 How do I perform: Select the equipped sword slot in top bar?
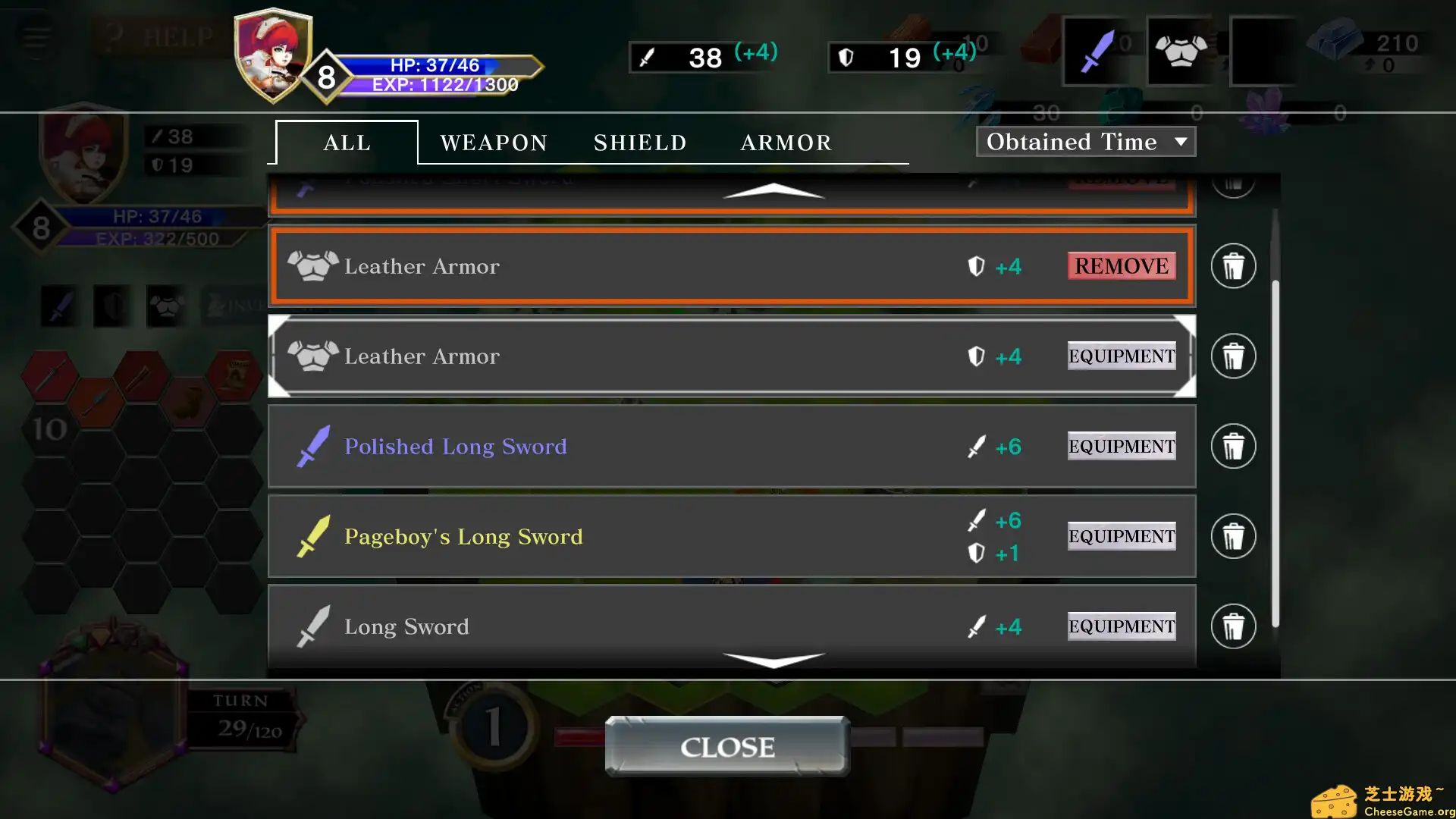(x=1096, y=52)
